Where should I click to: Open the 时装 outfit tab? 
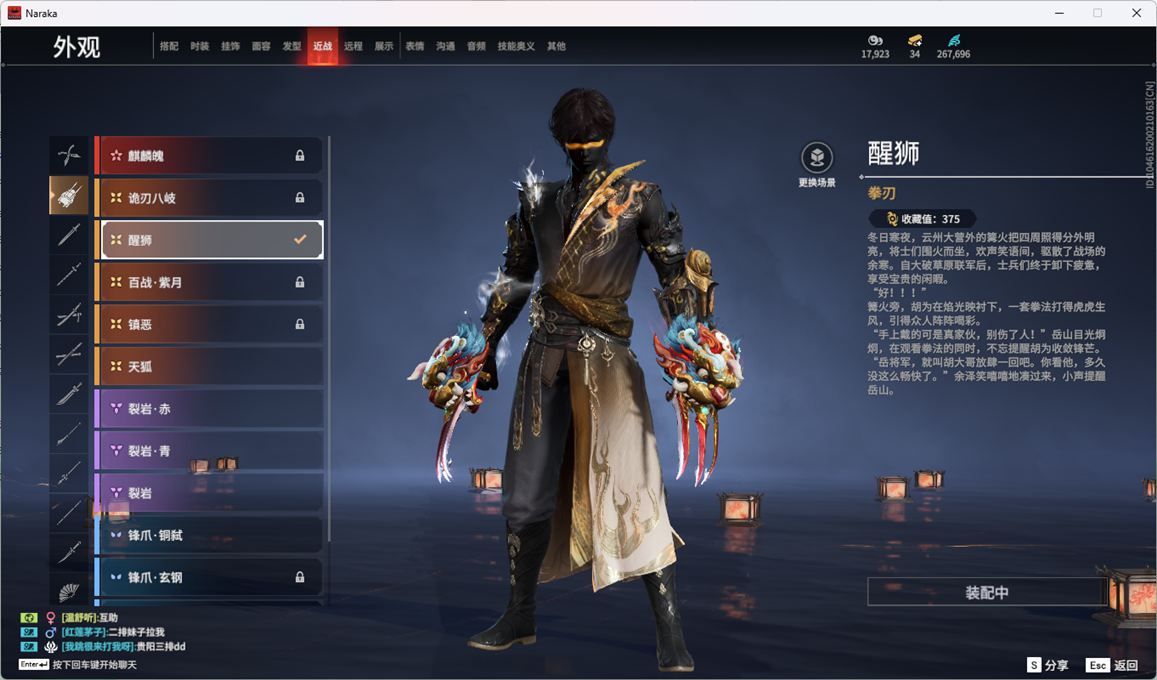[x=200, y=46]
